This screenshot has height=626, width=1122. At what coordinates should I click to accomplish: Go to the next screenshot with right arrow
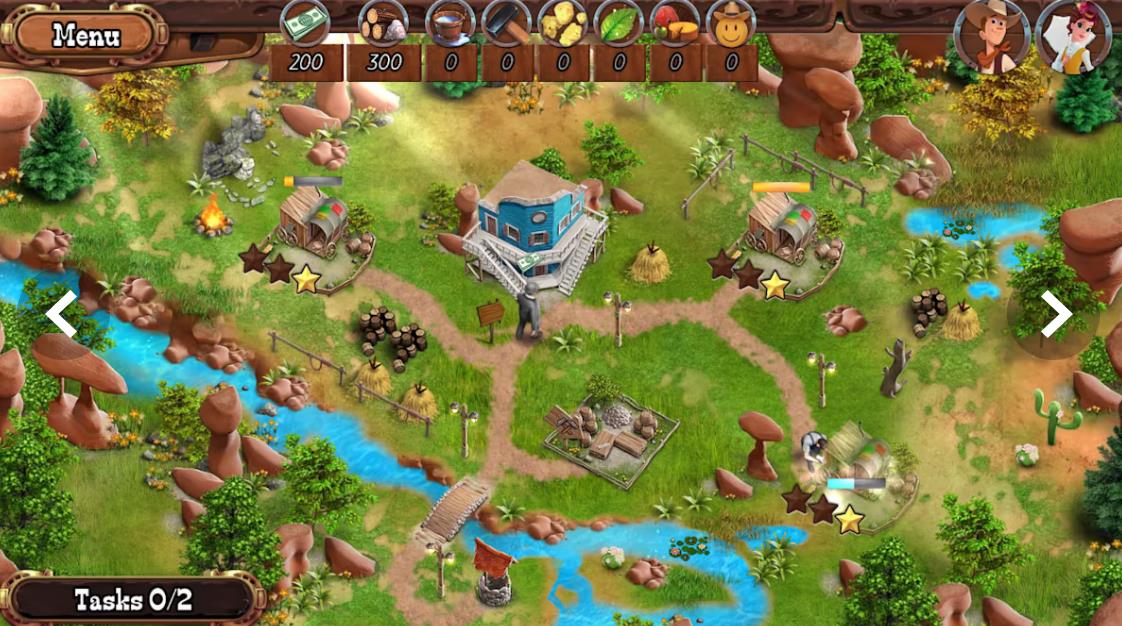(1056, 314)
